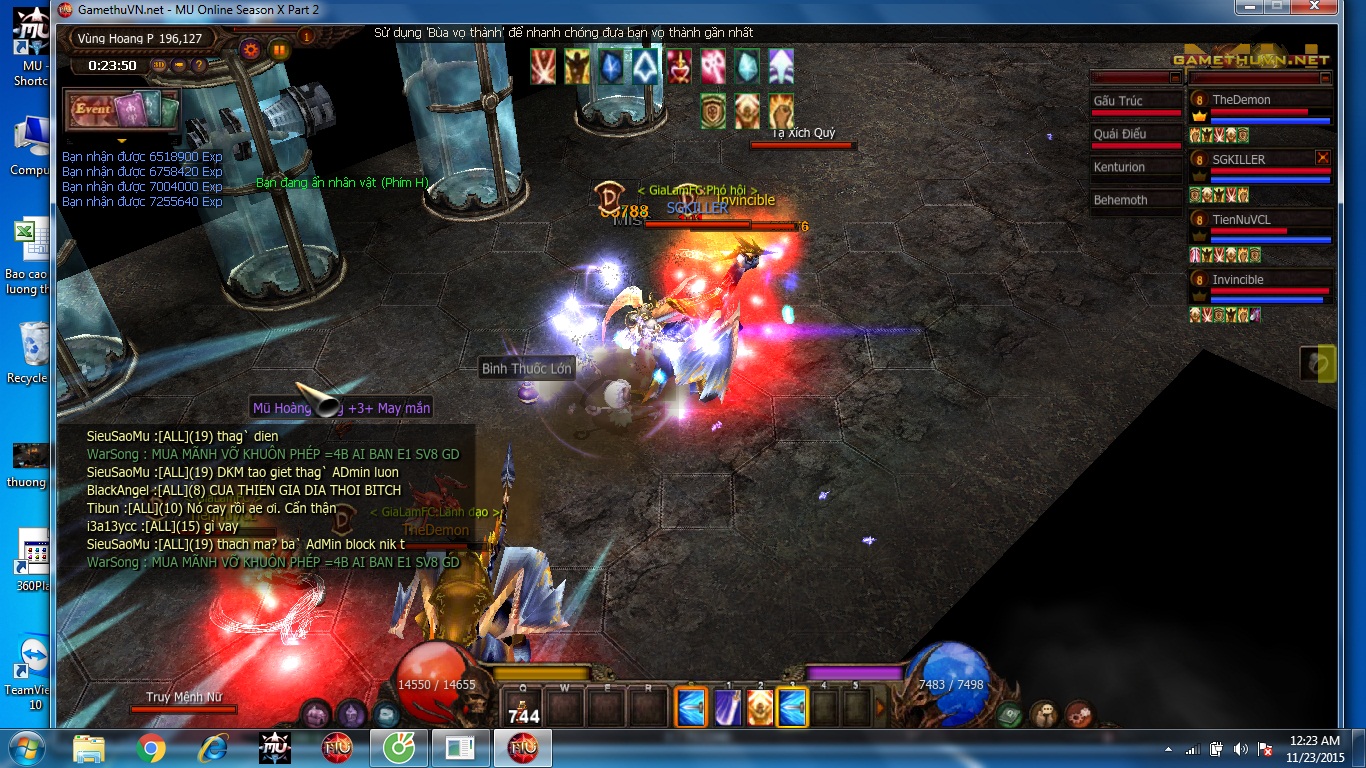
Task: Select party member TienNuVCL
Action: [x=1260, y=220]
